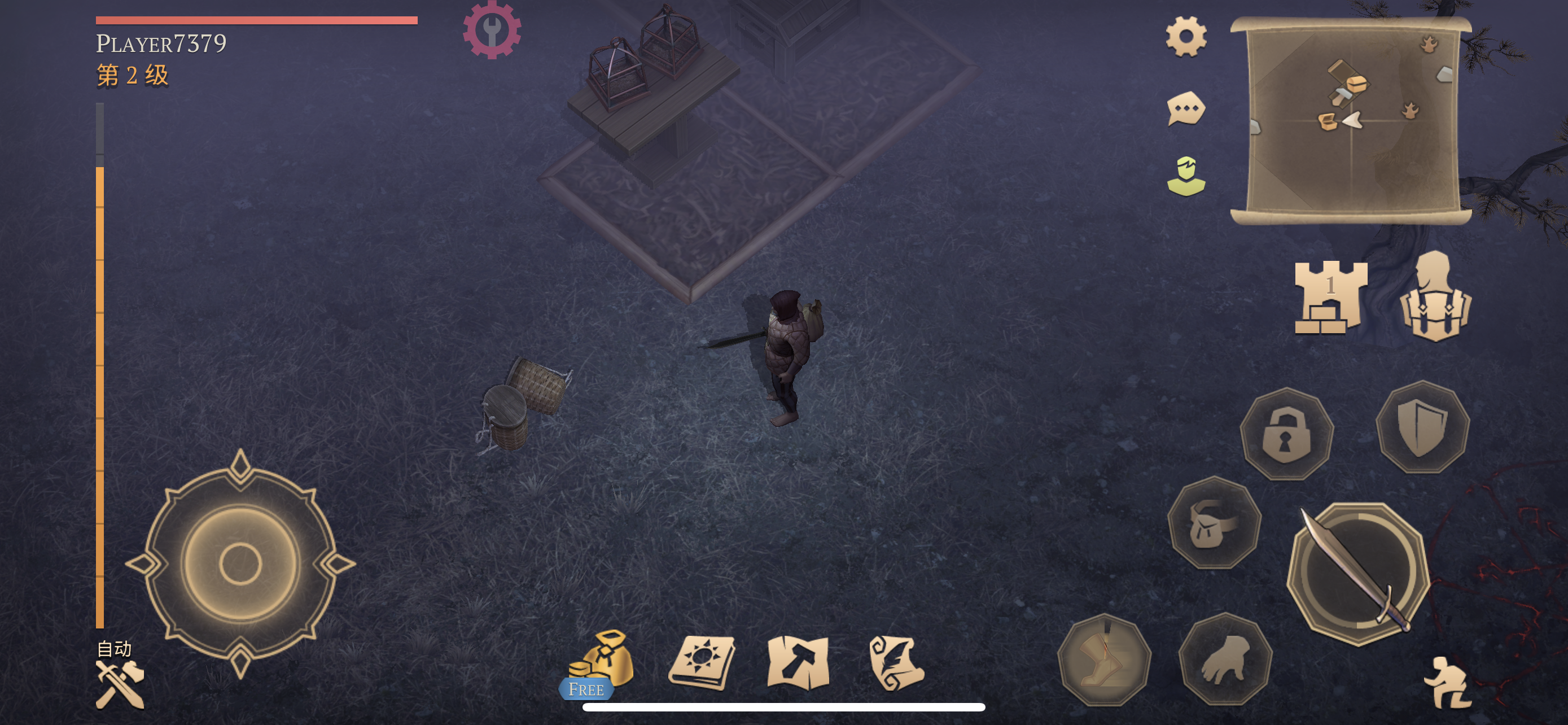Viewport: 1568px width, 725px height.
Task: Tap the movement joystick center
Action: pyautogui.click(x=240, y=564)
